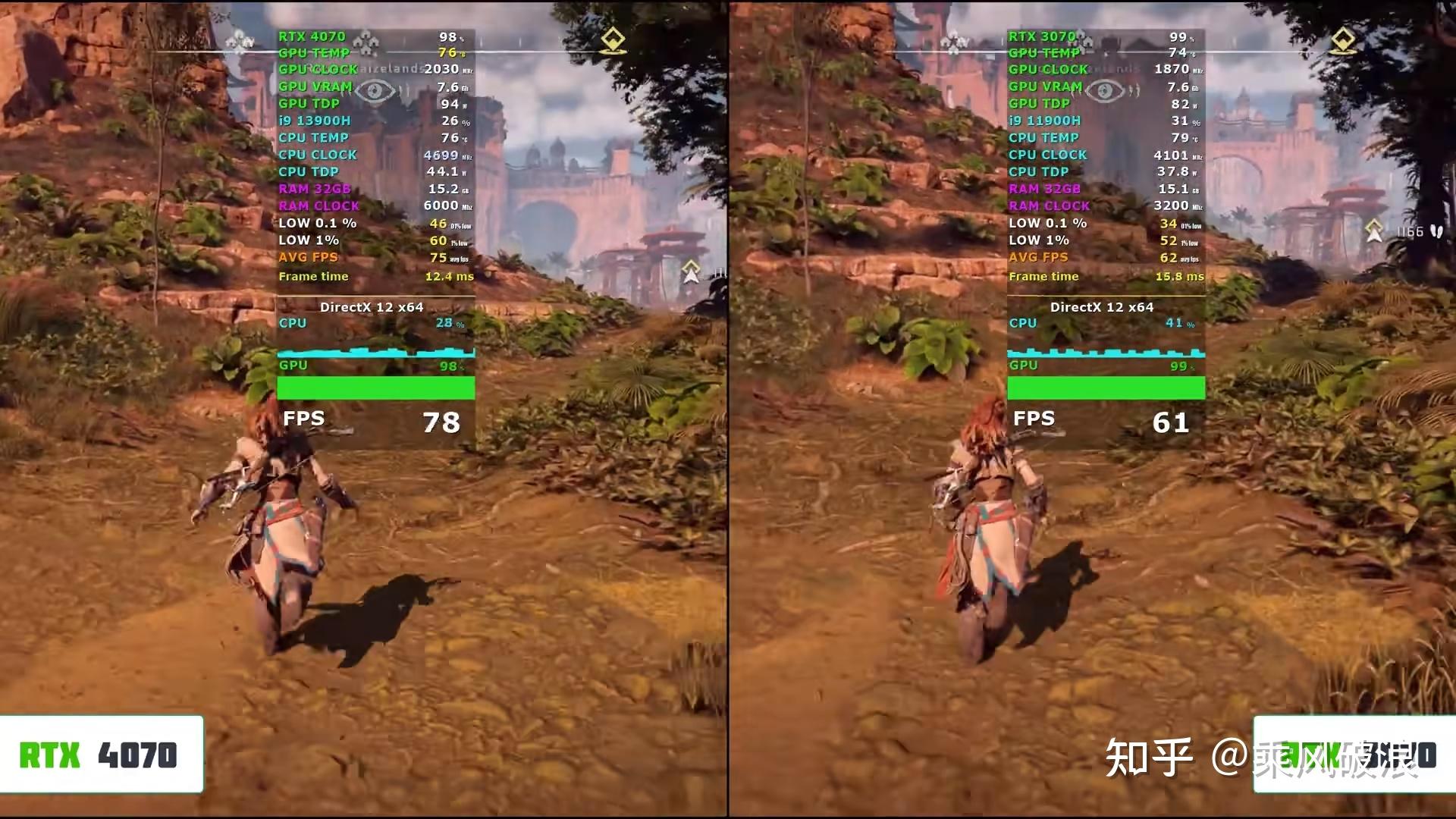Screen dimensions: 1456x819
Task: Select the i9 11900H CPU entry
Action: (1045, 120)
